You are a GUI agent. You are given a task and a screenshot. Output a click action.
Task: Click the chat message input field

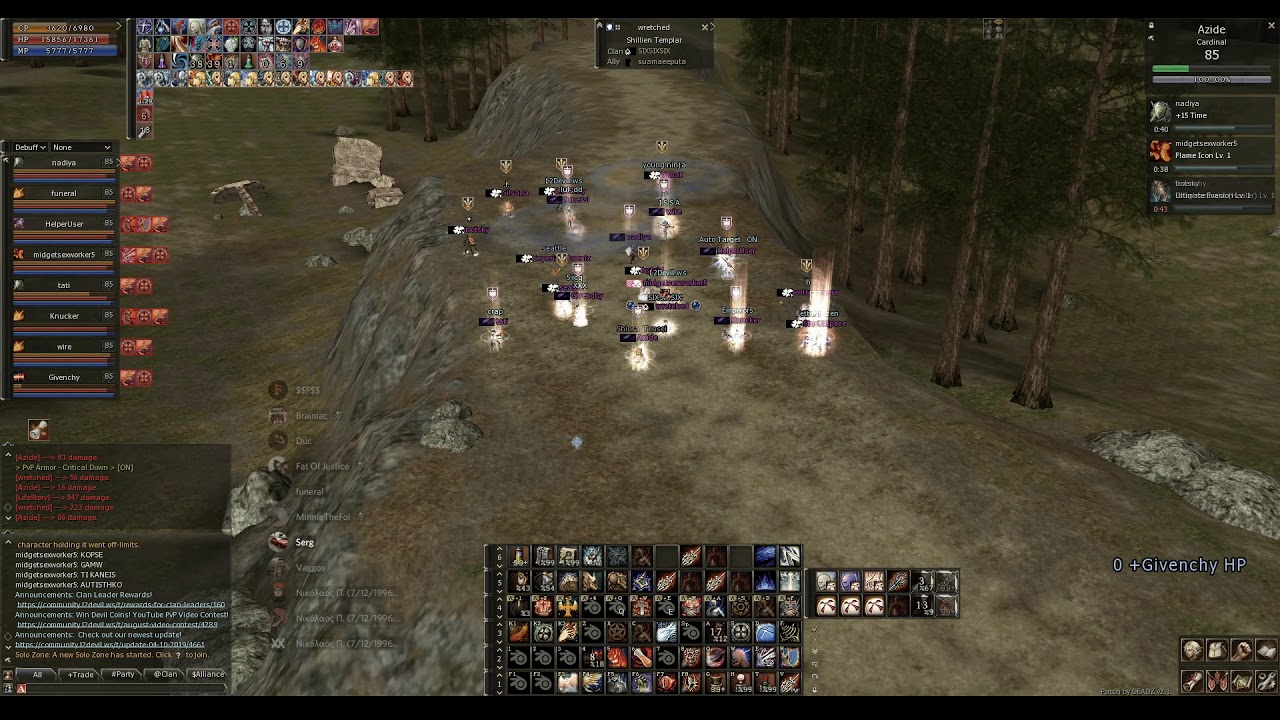point(120,688)
